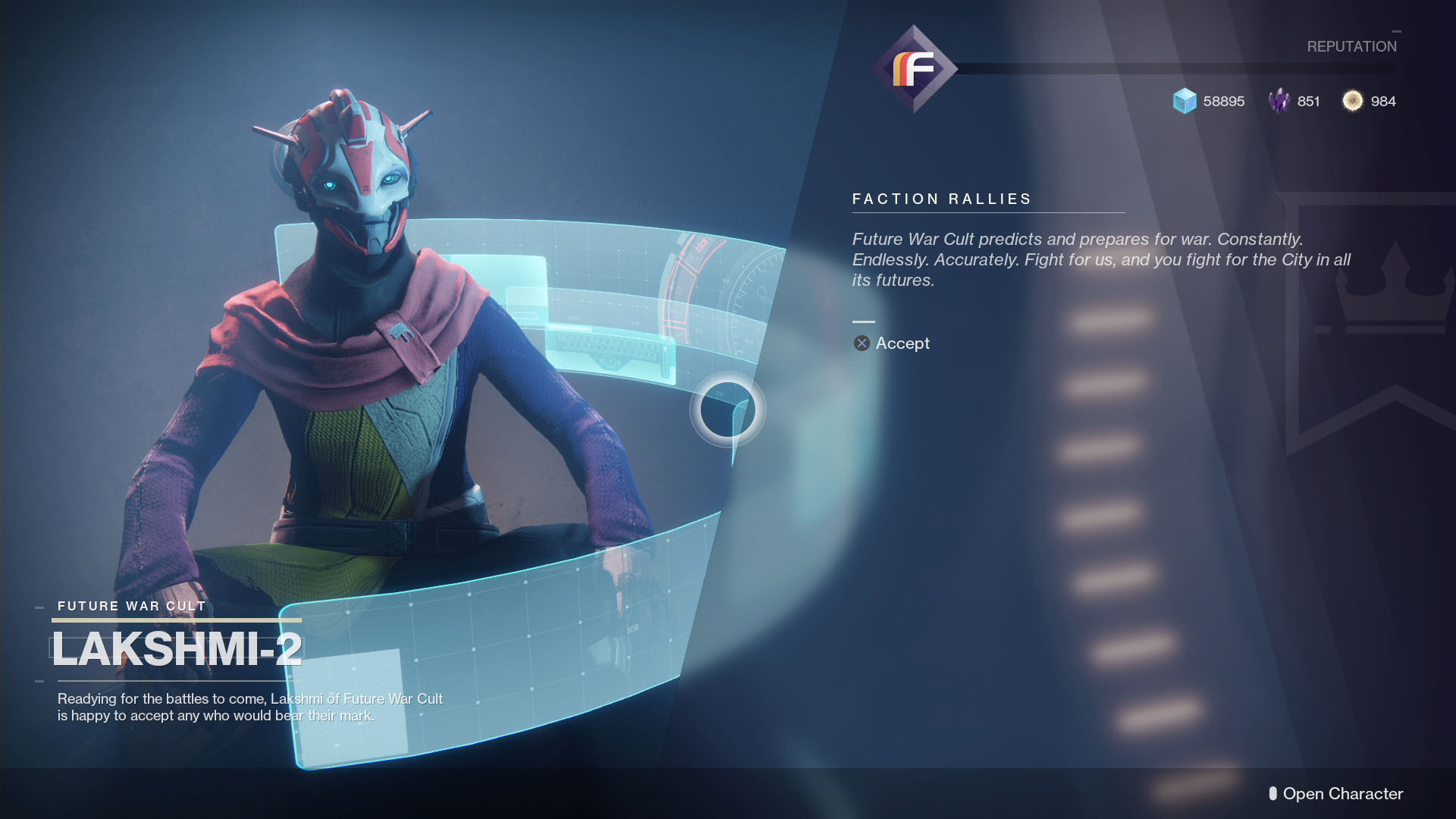Expand Lakshmi-2's vendor details panel
The image size is (1456, 819).
250,707
